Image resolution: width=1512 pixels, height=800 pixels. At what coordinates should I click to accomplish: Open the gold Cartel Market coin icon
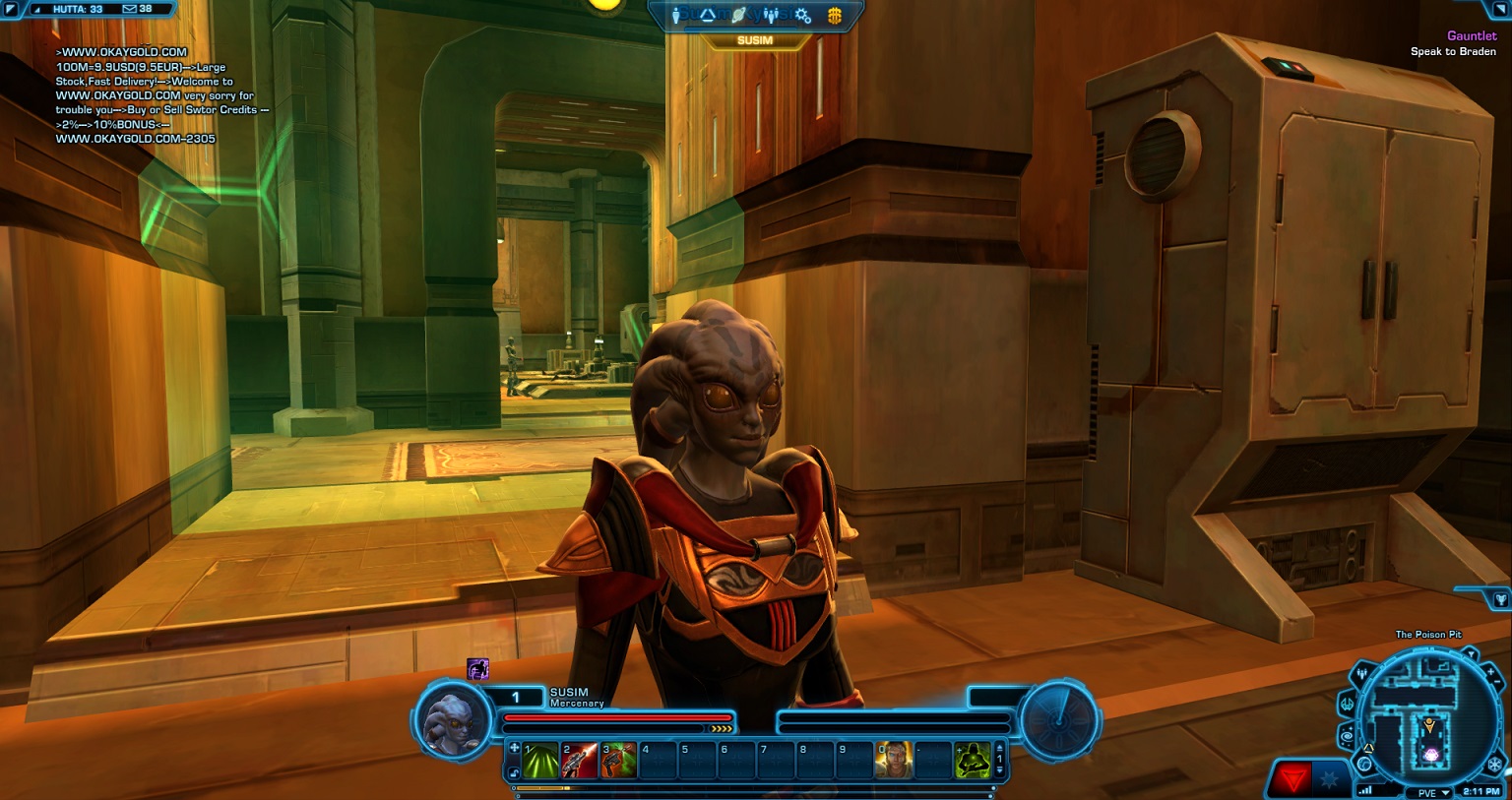click(834, 16)
